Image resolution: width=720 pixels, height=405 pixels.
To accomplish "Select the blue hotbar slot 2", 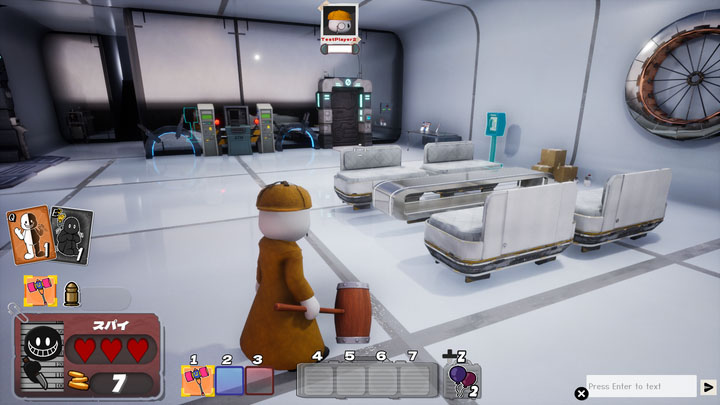I will click(229, 380).
